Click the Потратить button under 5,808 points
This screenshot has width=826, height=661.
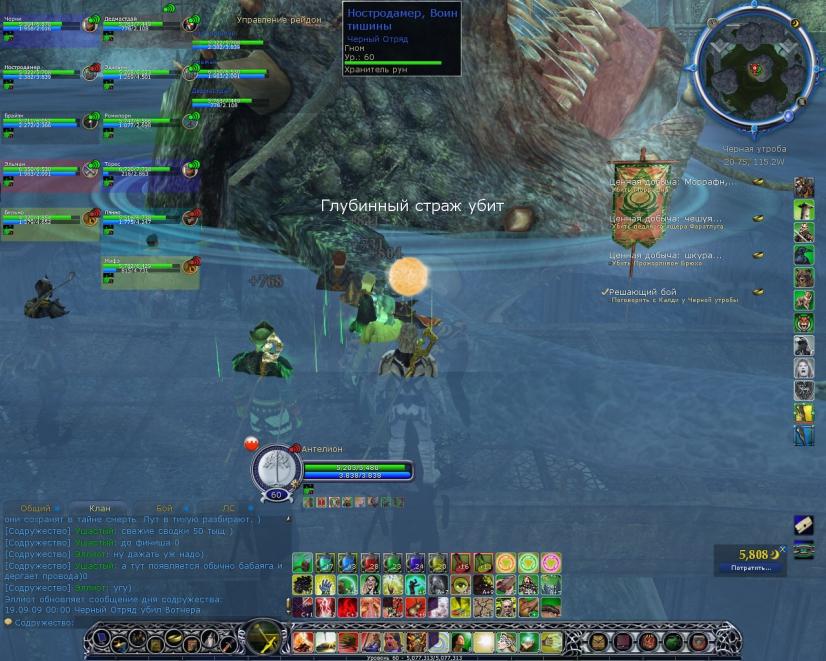tap(751, 568)
